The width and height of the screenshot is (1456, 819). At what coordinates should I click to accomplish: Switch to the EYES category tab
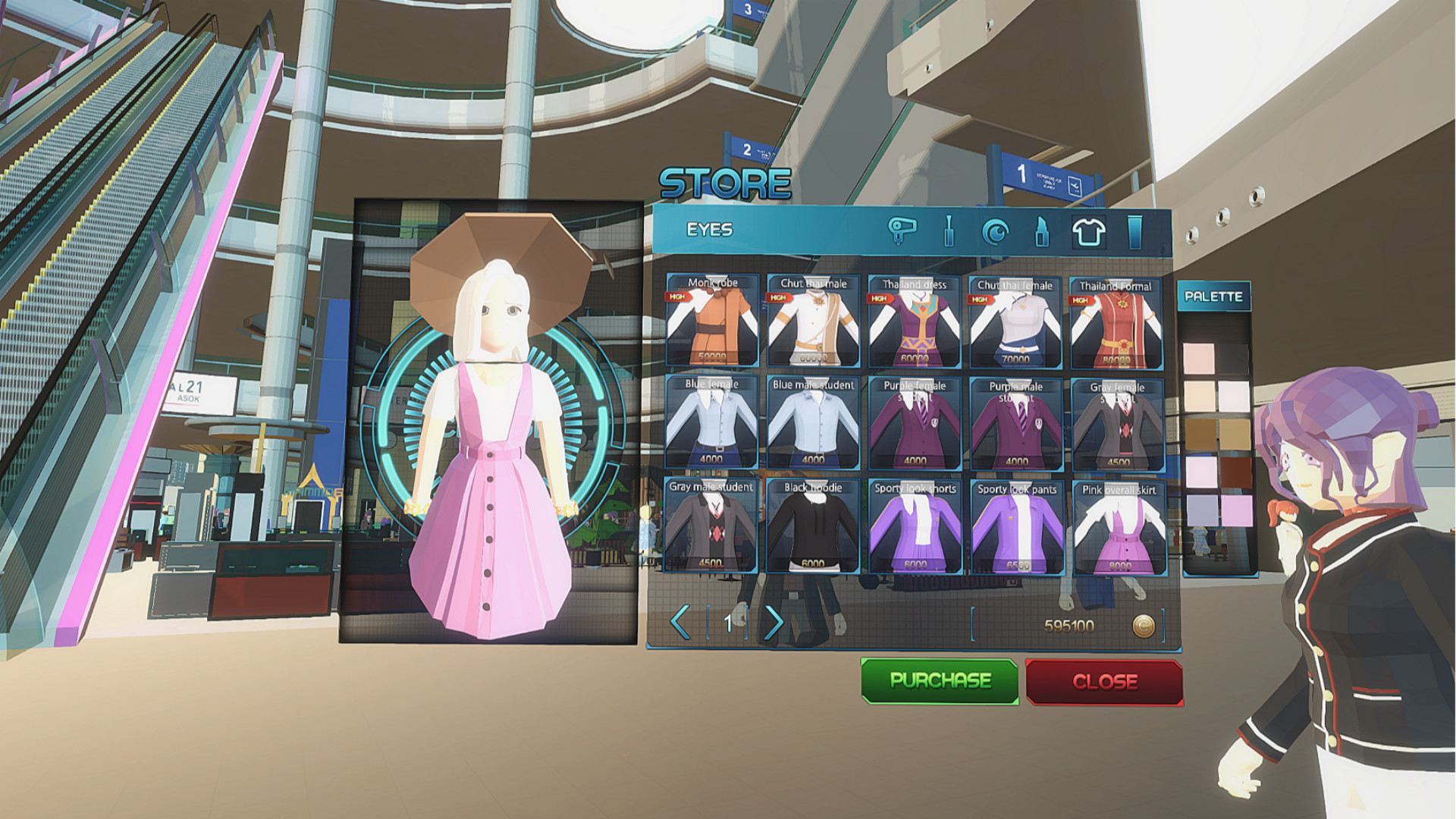[x=709, y=227]
